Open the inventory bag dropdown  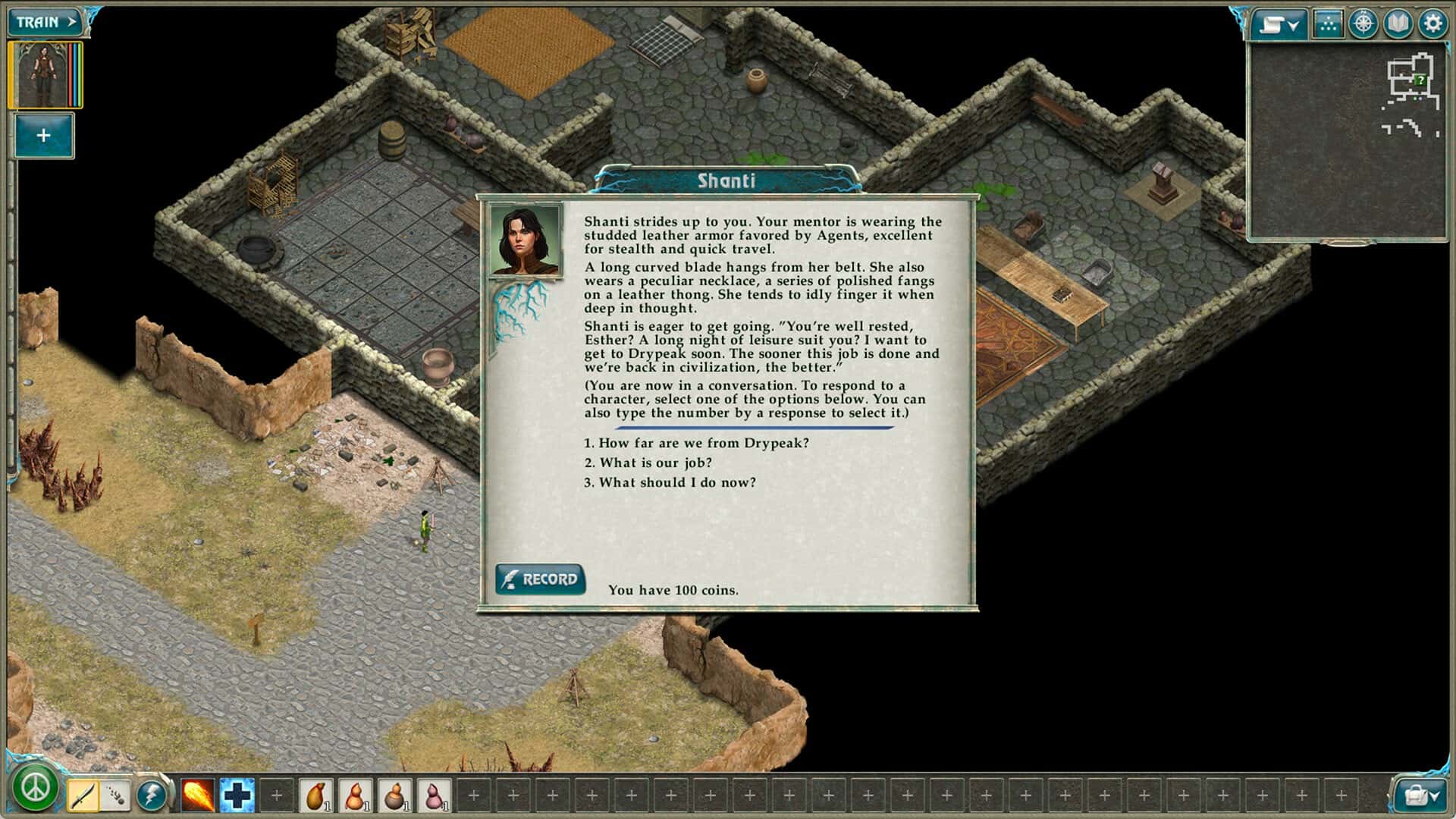point(1420,795)
